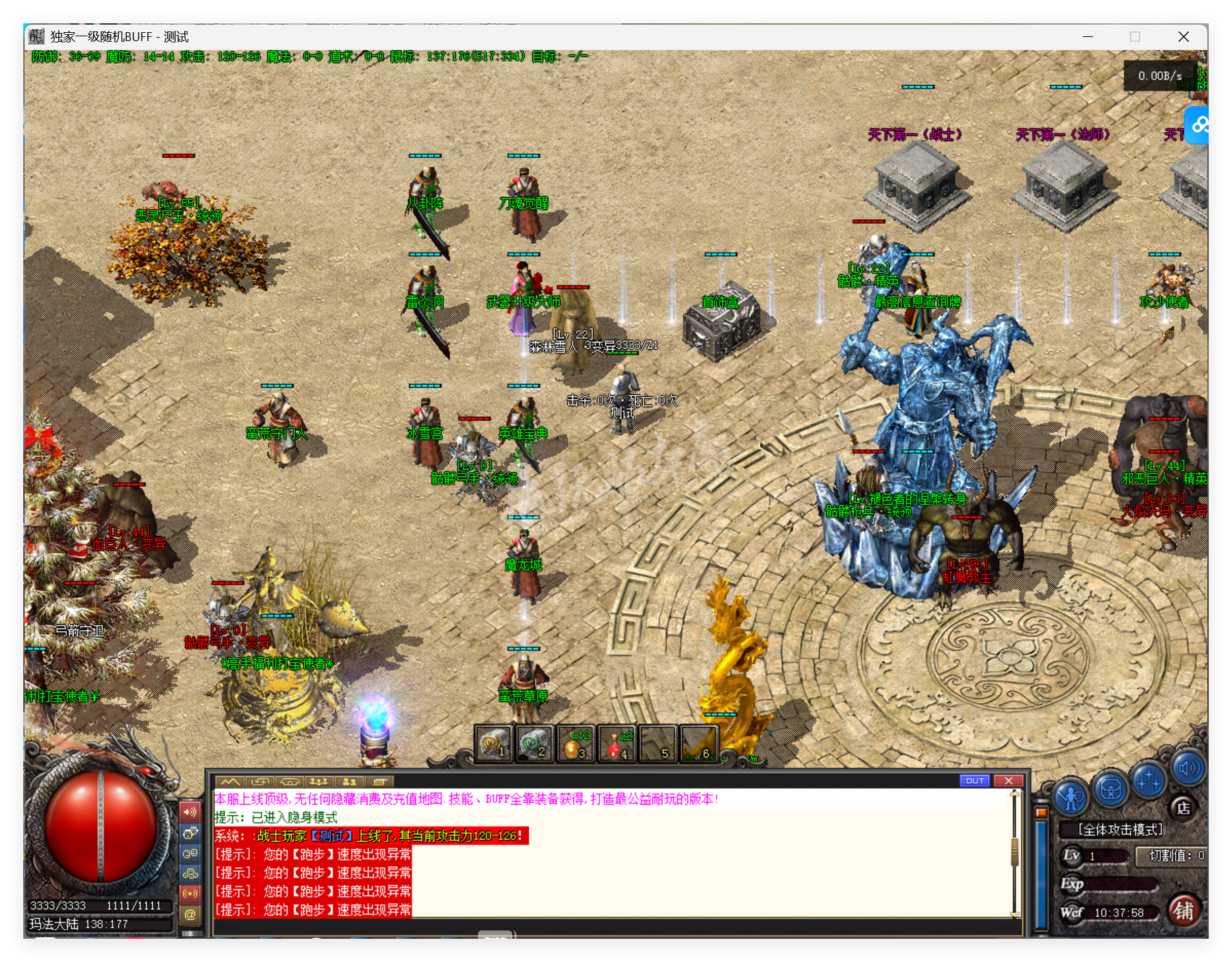1232x962 pixels.
Task: Toggle chat sound with sidebar speaker icon
Action: (190, 811)
